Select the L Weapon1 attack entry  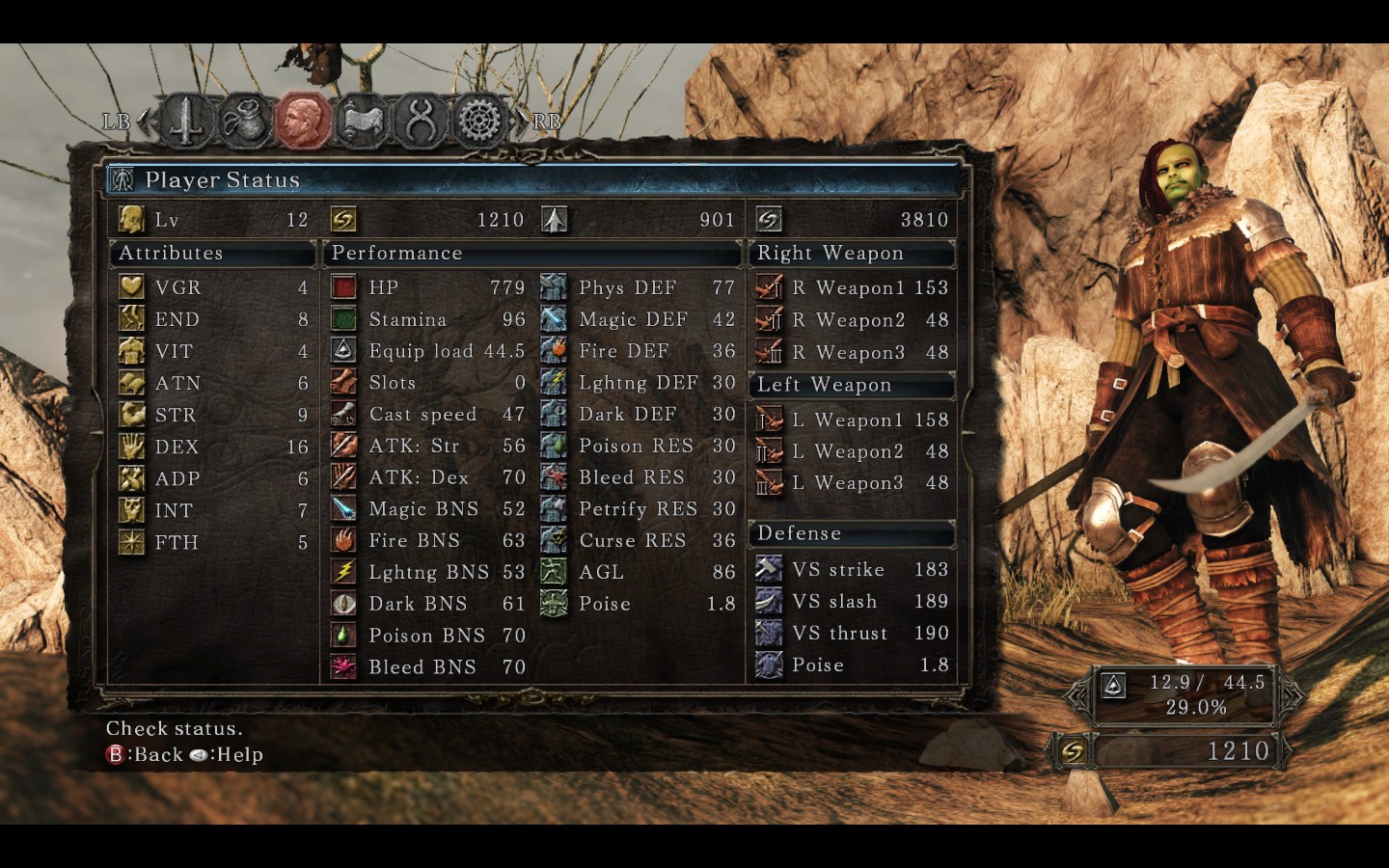pos(853,420)
